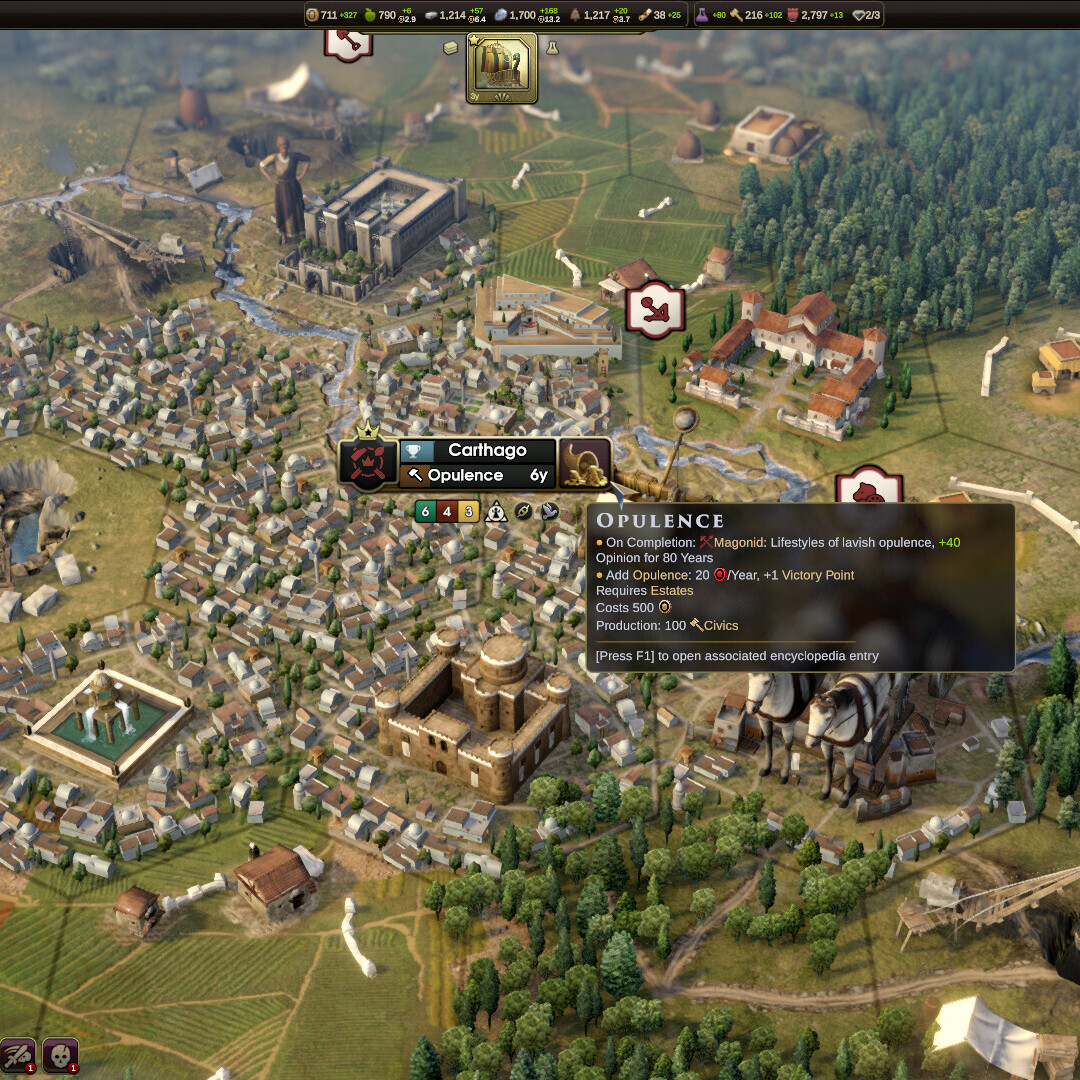
Task: Click the cornucopia Opulence project icon
Action: pyautogui.click(x=584, y=463)
